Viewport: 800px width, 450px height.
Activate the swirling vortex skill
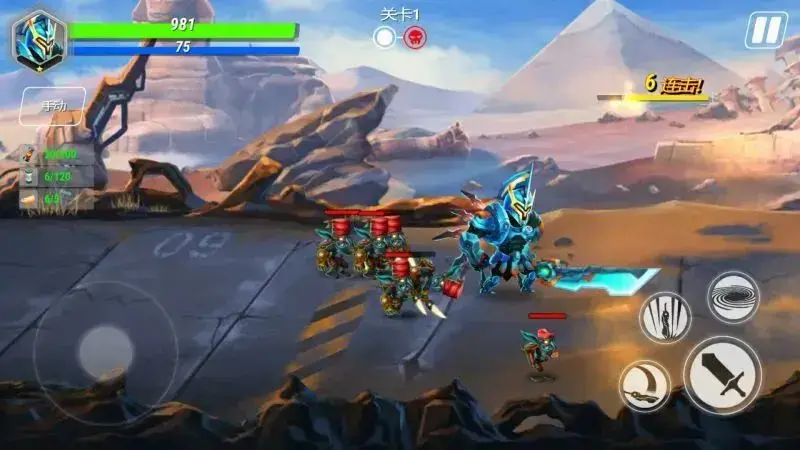coord(733,296)
